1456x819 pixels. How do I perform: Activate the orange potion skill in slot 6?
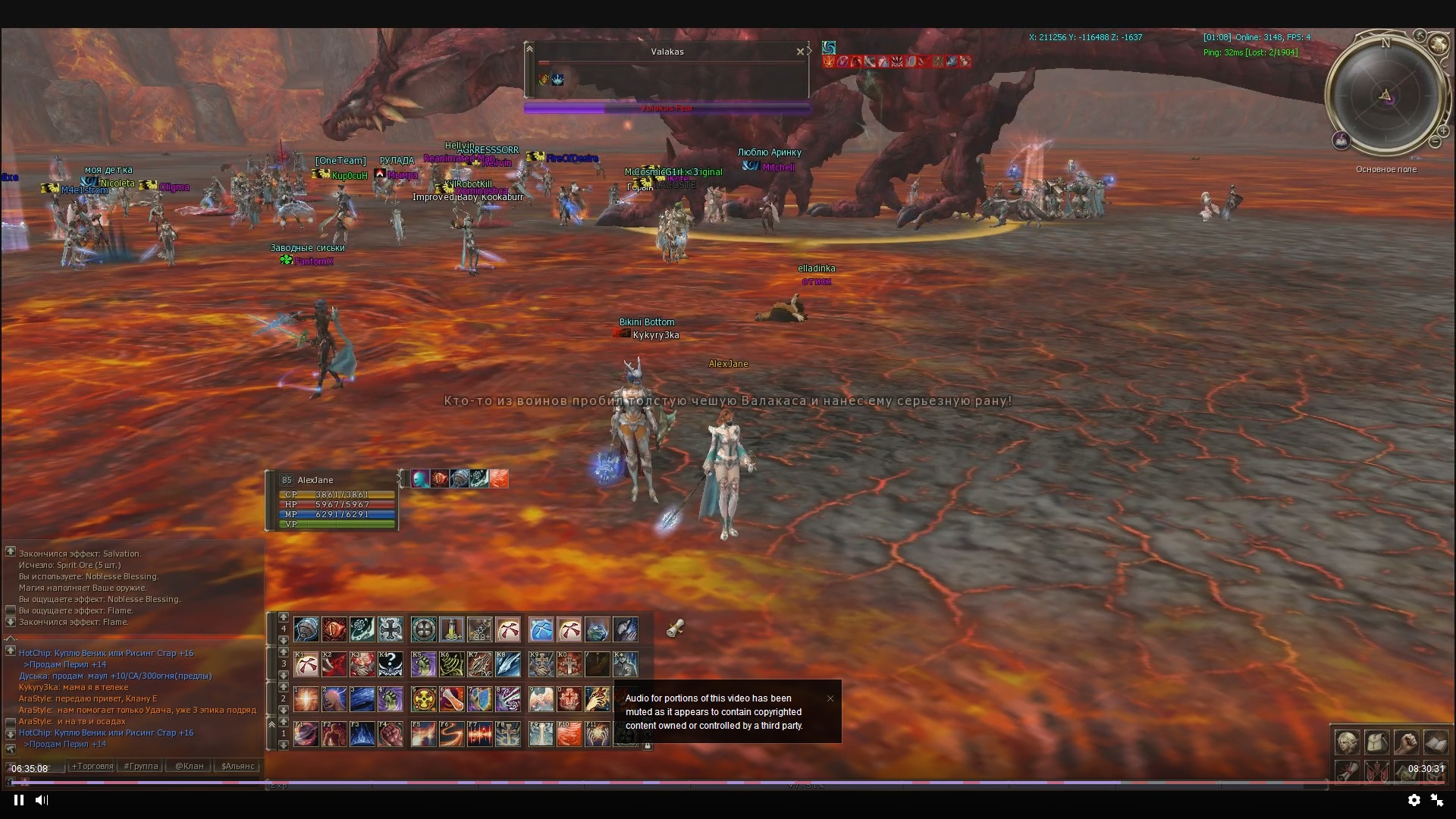click(x=451, y=698)
